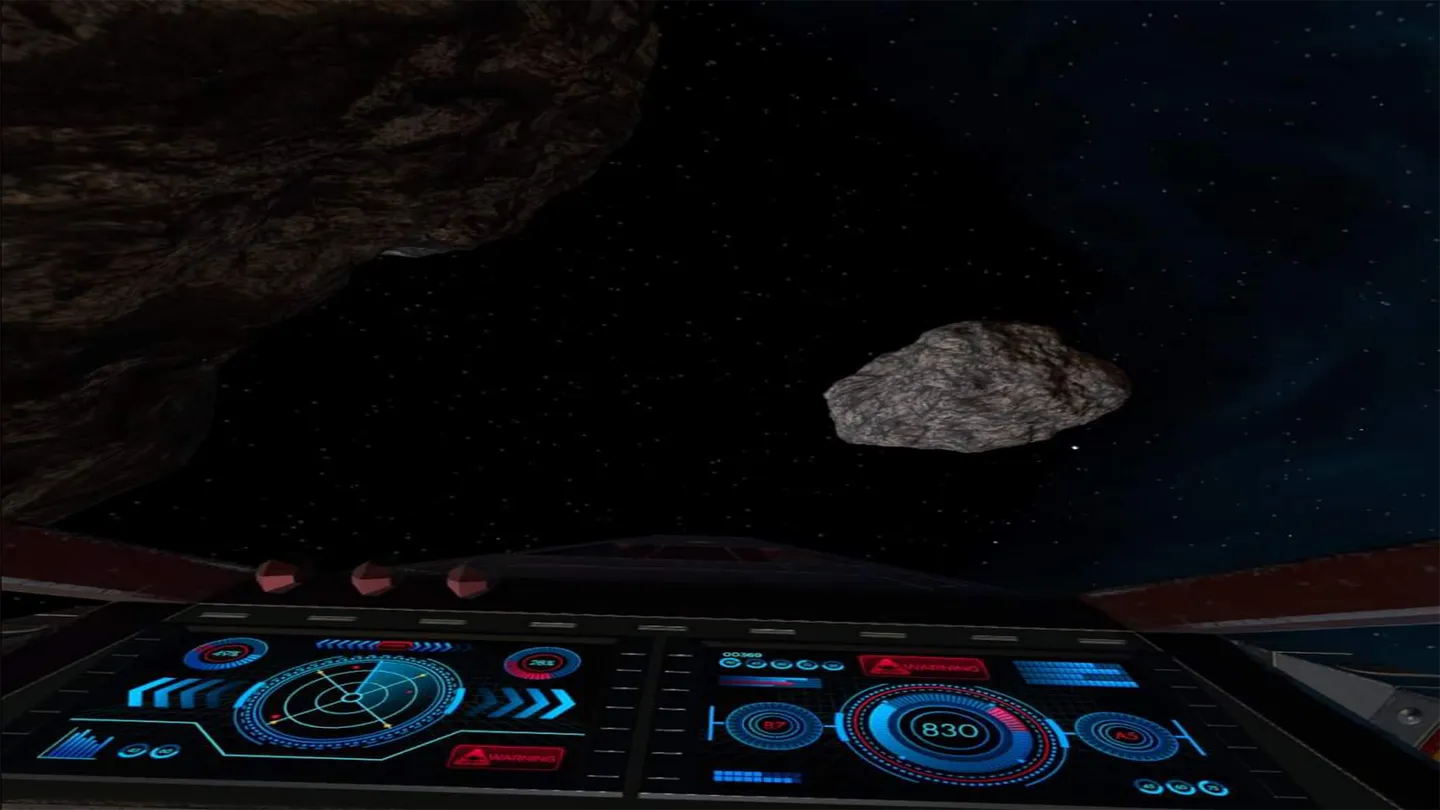Switch the middle pink cockpit lever
This screenshot has height=810, width=1440.
click(x=372, y=578)
